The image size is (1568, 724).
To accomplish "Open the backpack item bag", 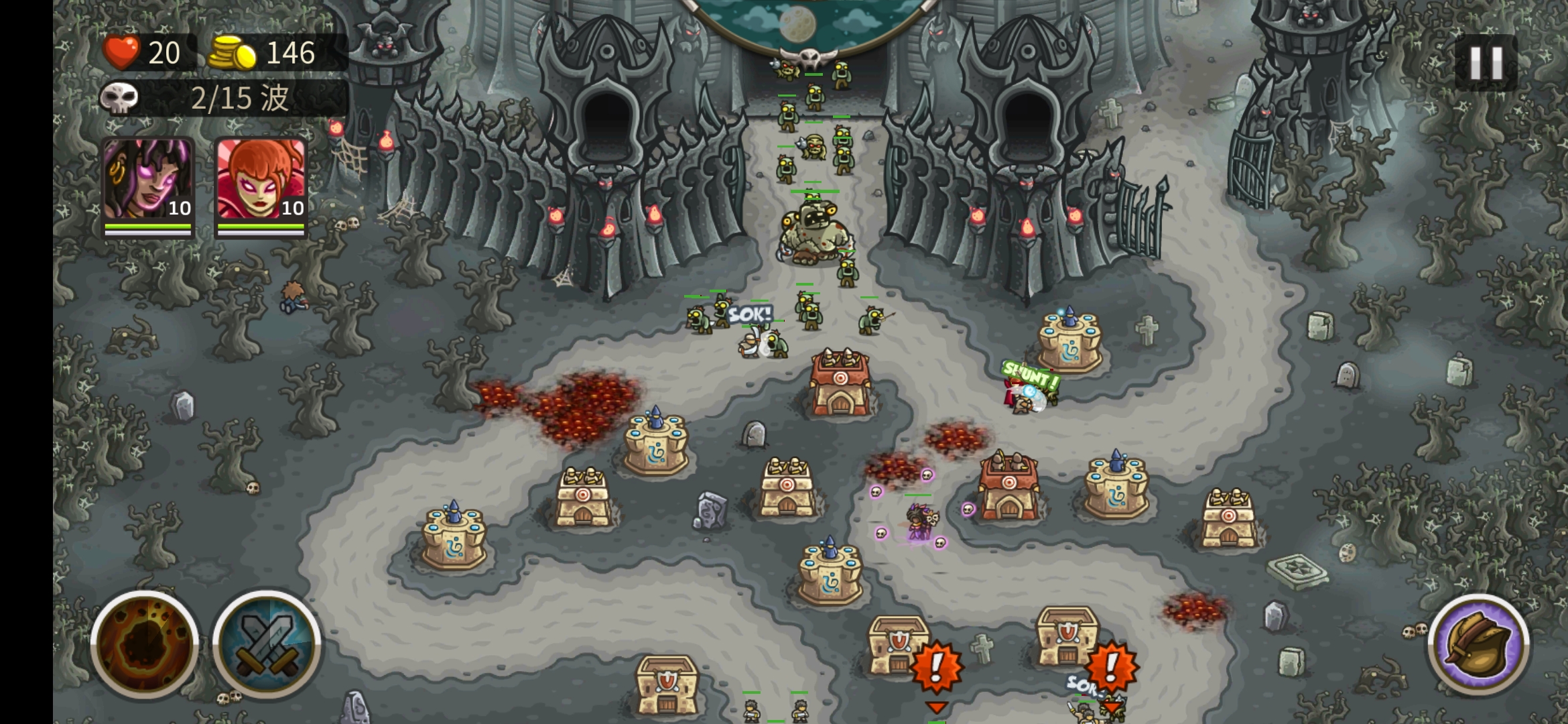I will click(x=1479, y=645).
